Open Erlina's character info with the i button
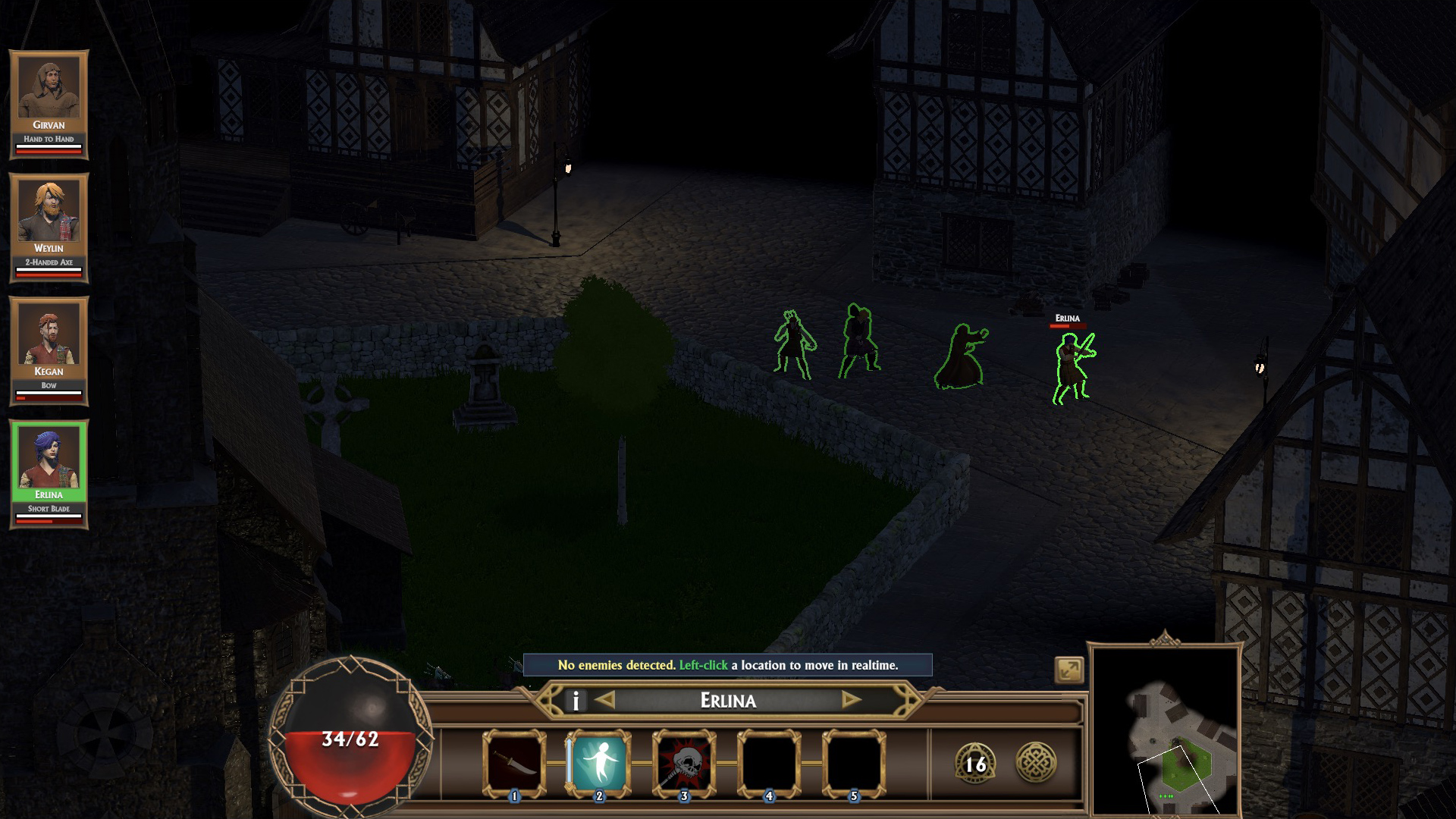Screen dimensions: 1456x819 (576, 701)
